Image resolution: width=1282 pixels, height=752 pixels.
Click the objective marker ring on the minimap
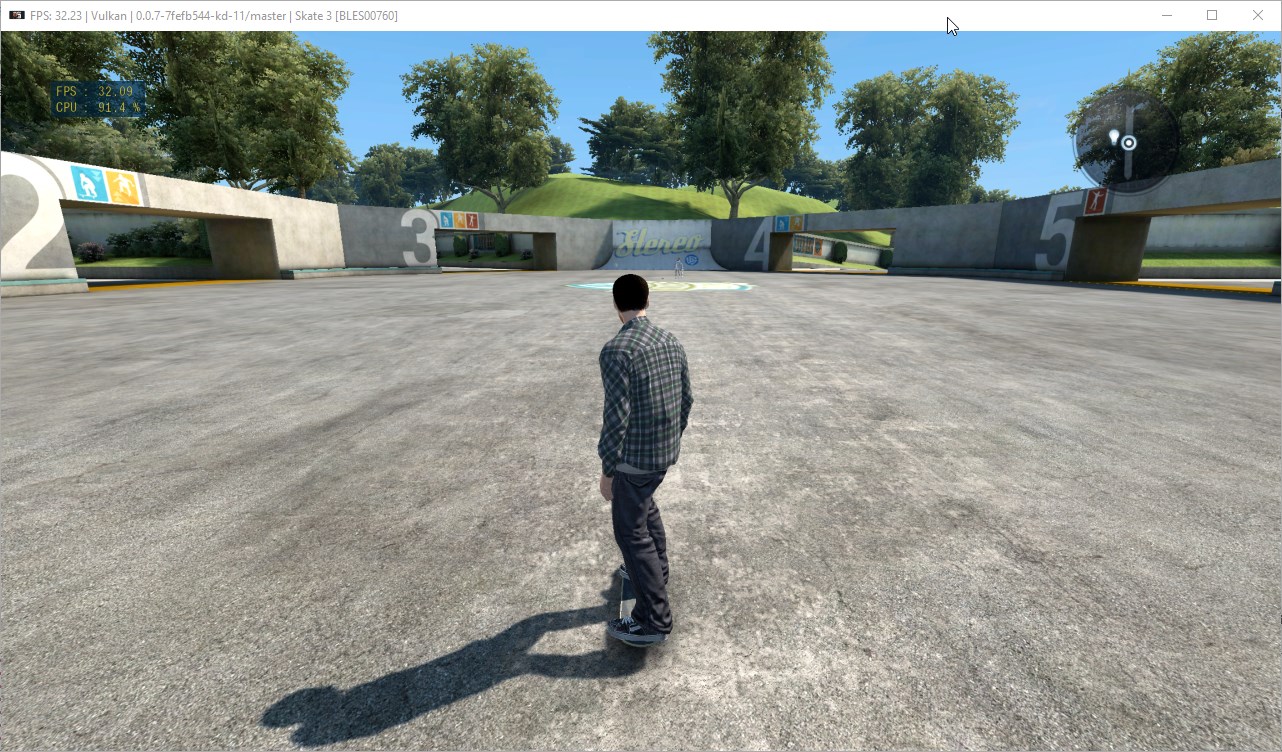click(x=1129, y=142)
